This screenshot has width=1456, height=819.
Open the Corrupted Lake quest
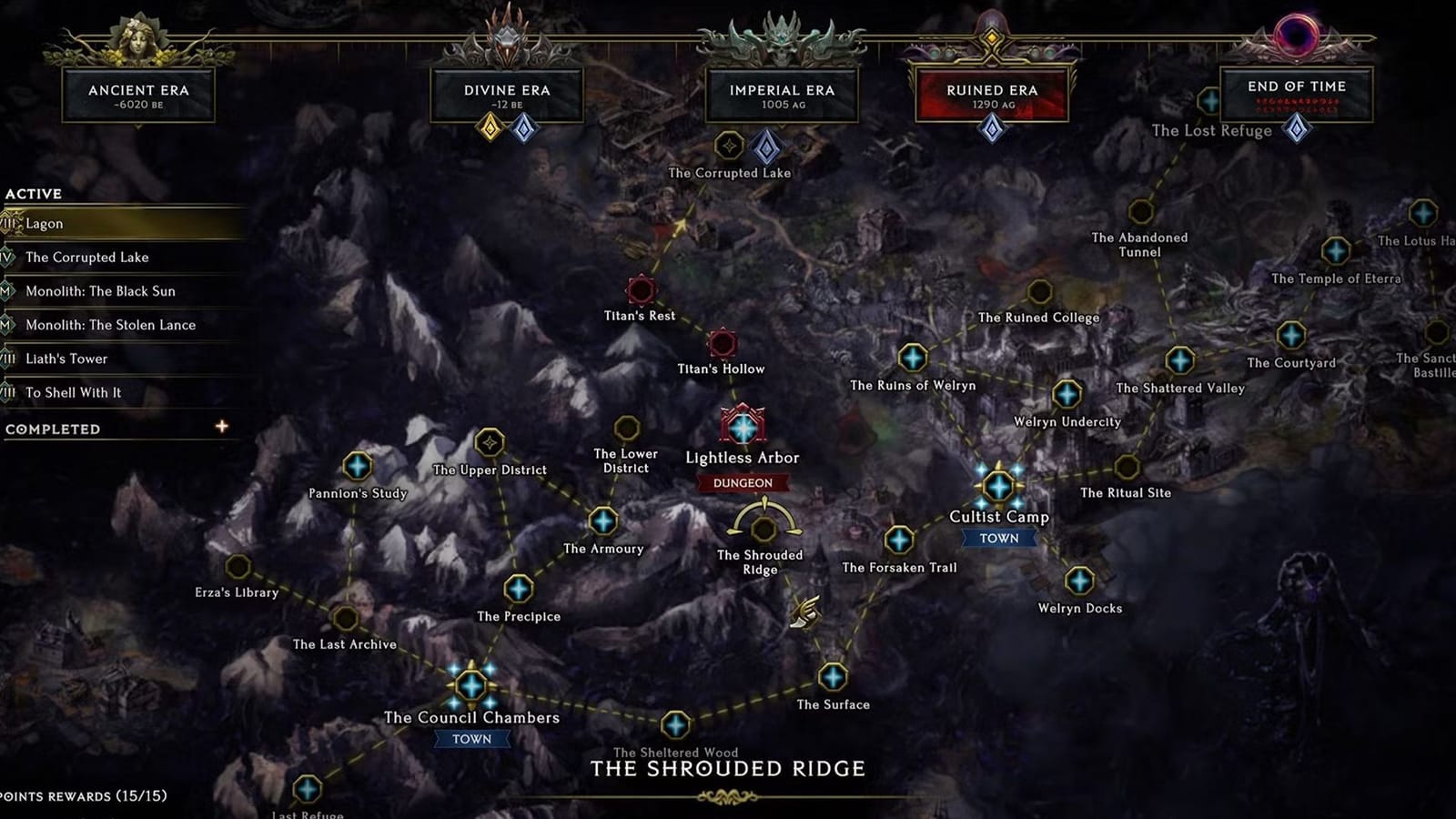click(88, 258)
